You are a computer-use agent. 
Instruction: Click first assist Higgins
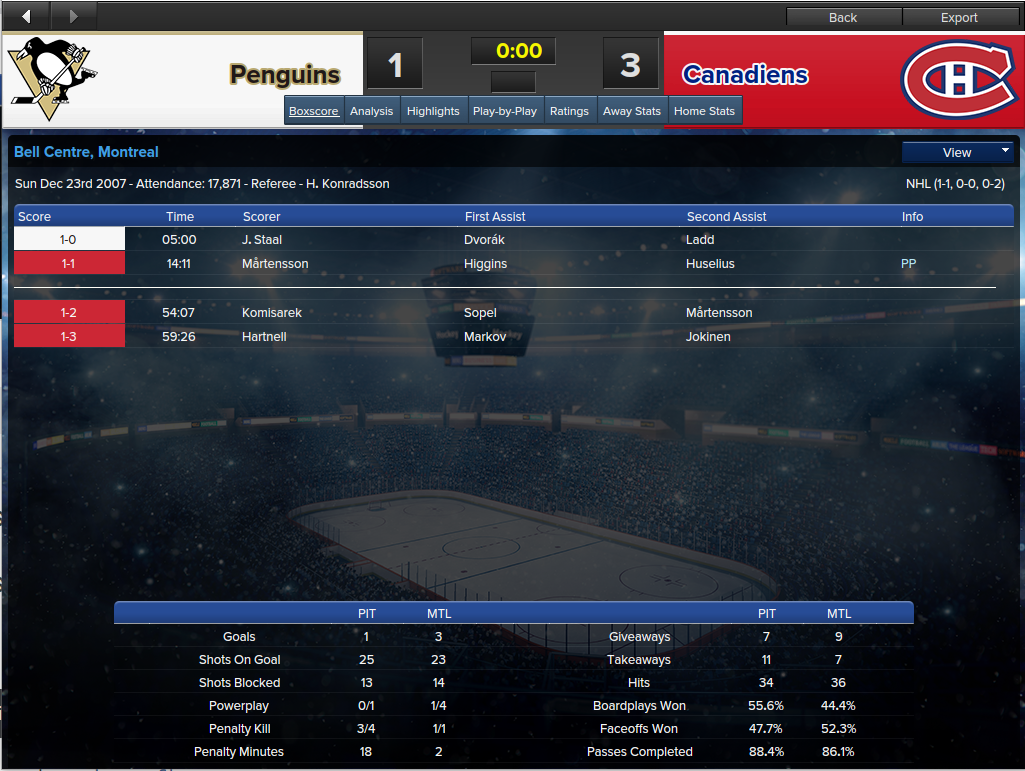[486, 264]
